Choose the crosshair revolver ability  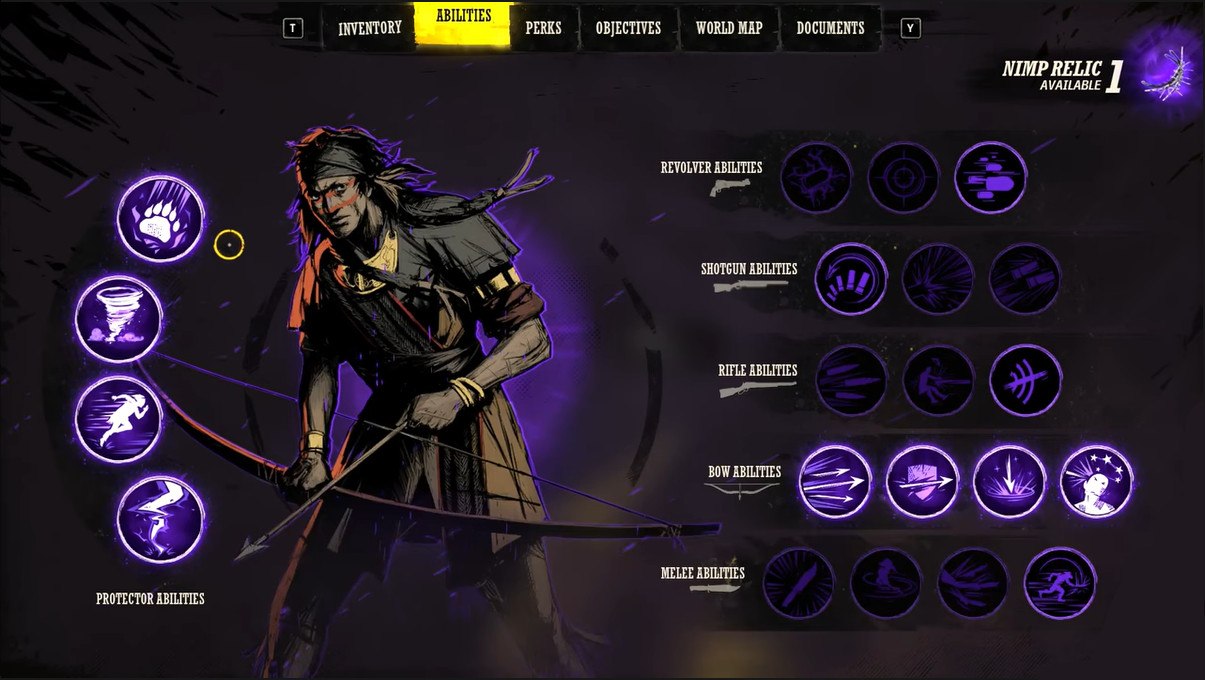903,178
